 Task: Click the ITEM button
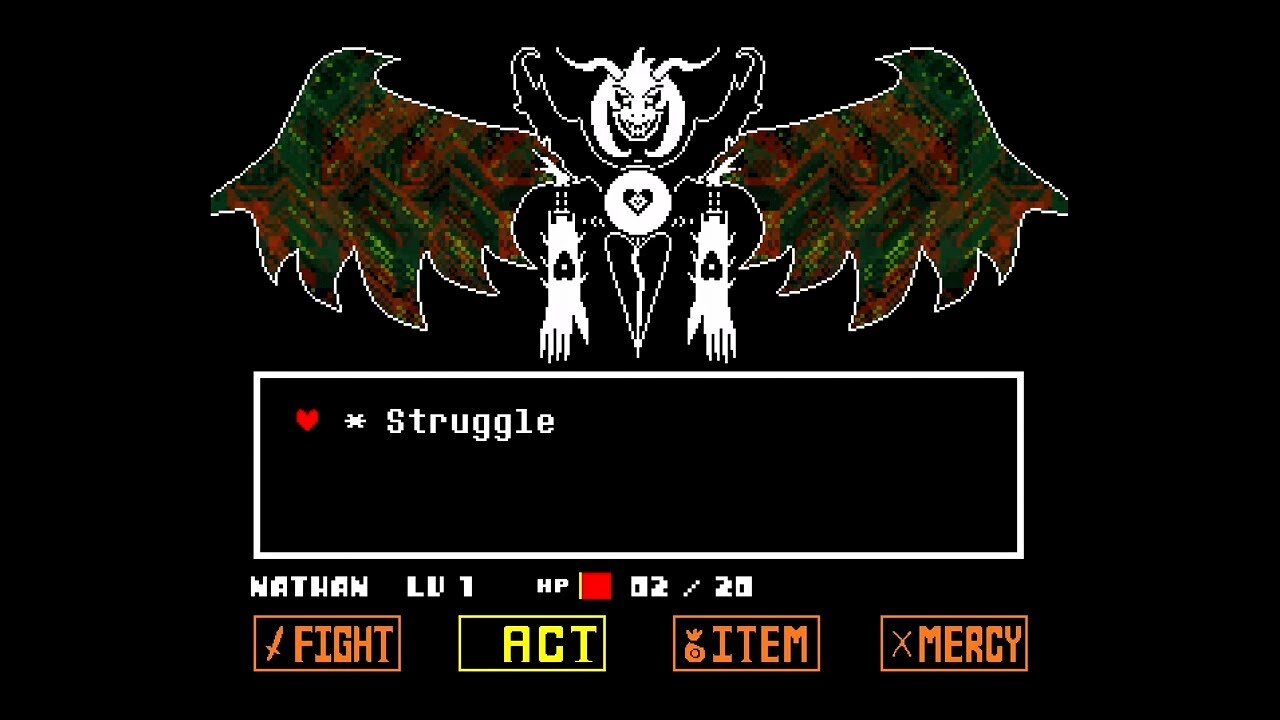(745, 644)
